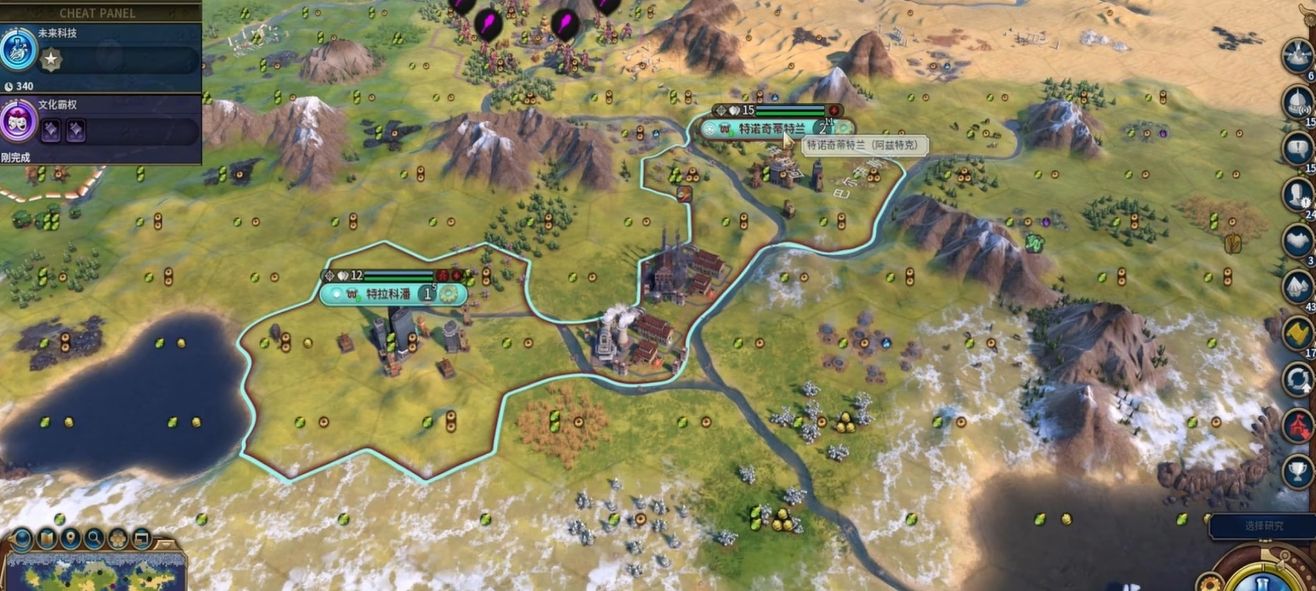Open the minimap screen-frame icon option

142,539
